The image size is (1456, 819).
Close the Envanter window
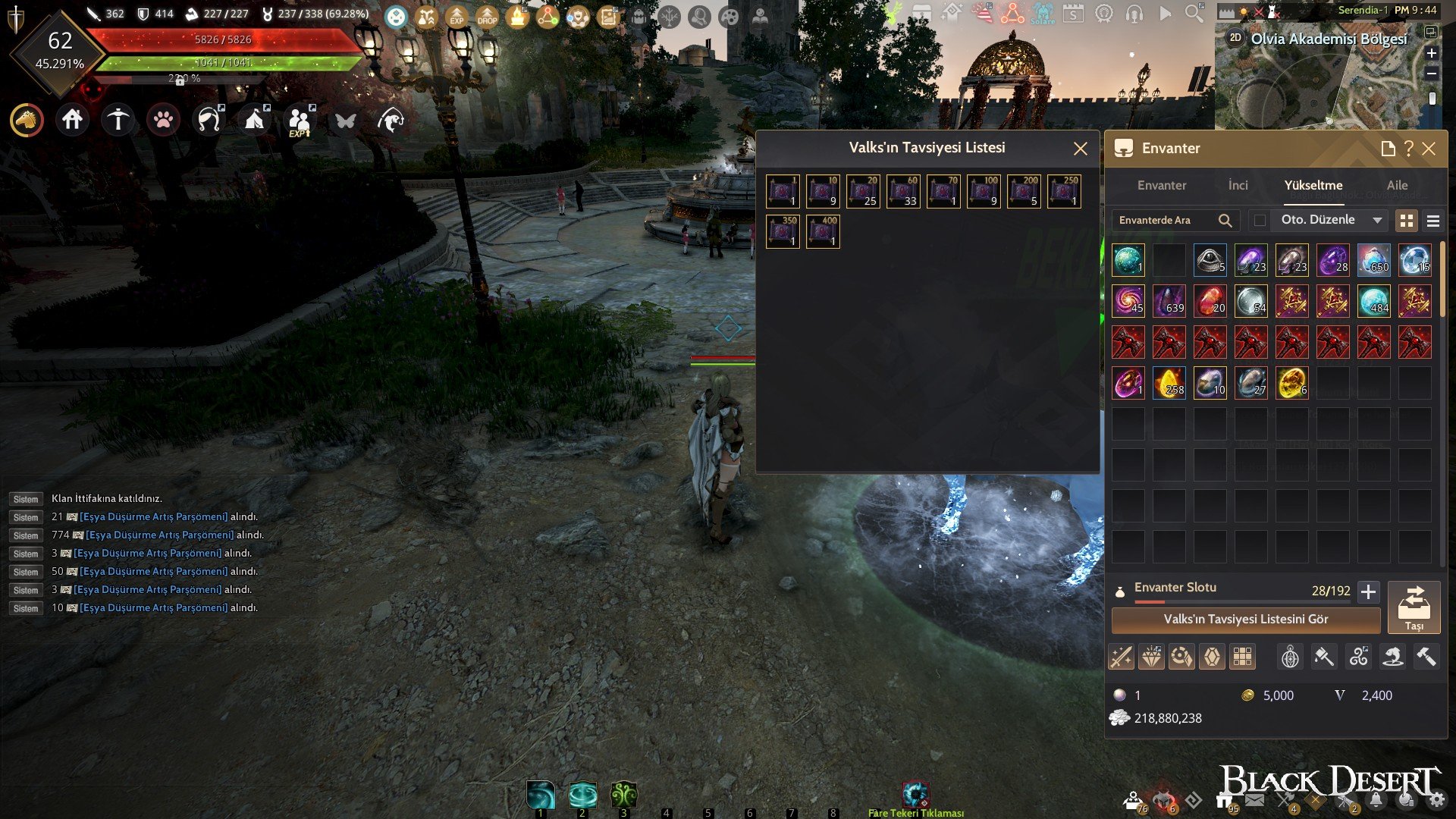[x=1429, y=149]
